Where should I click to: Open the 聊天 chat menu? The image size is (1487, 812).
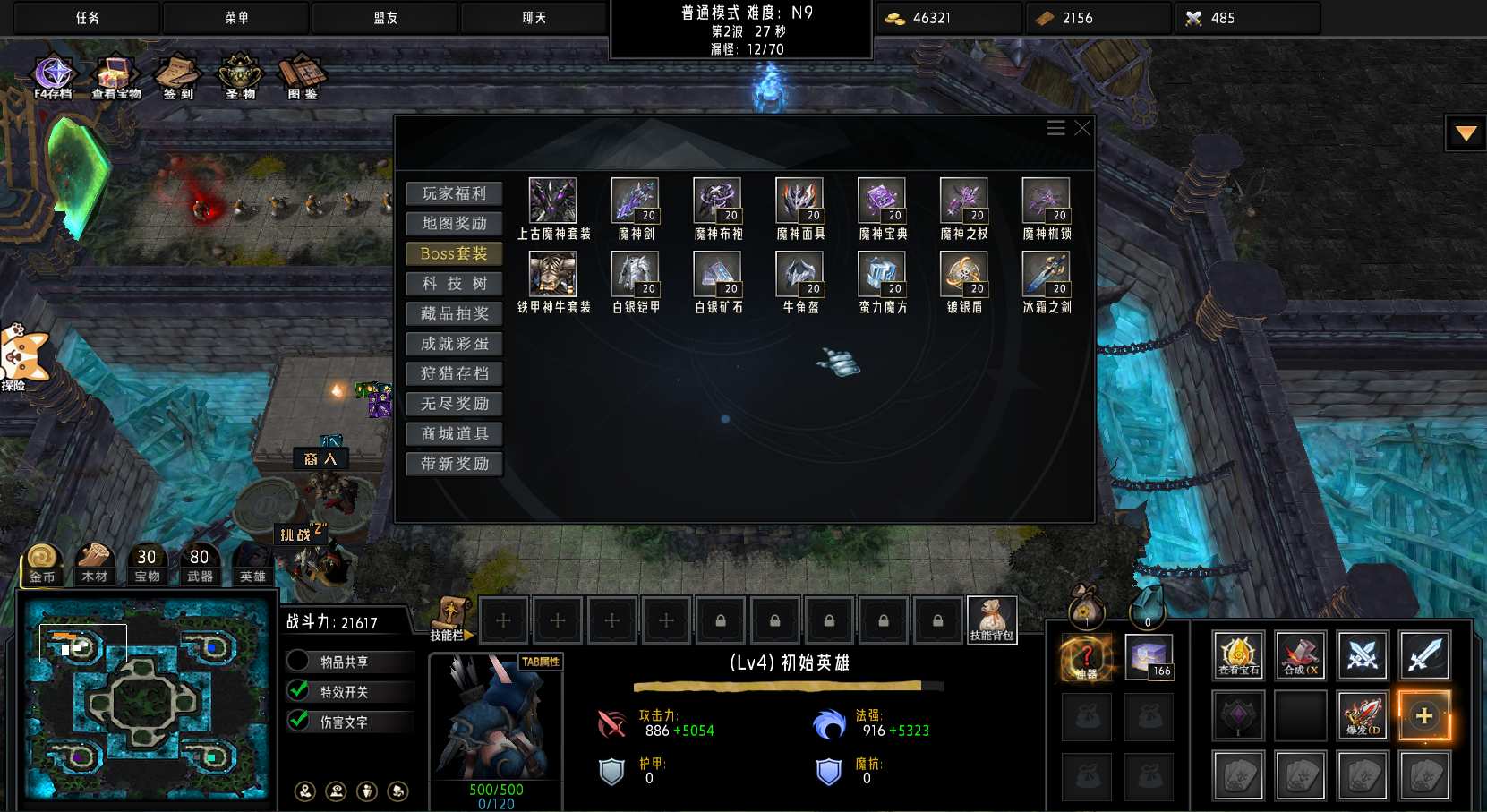tap(534, 18)
